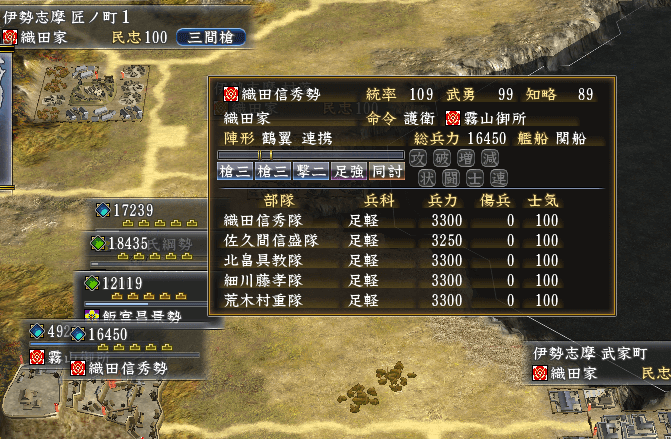The height and width of the screenshot is (439, 671).
Task: Click the greyed 増 status icon
Action: (x=465, y=158)
